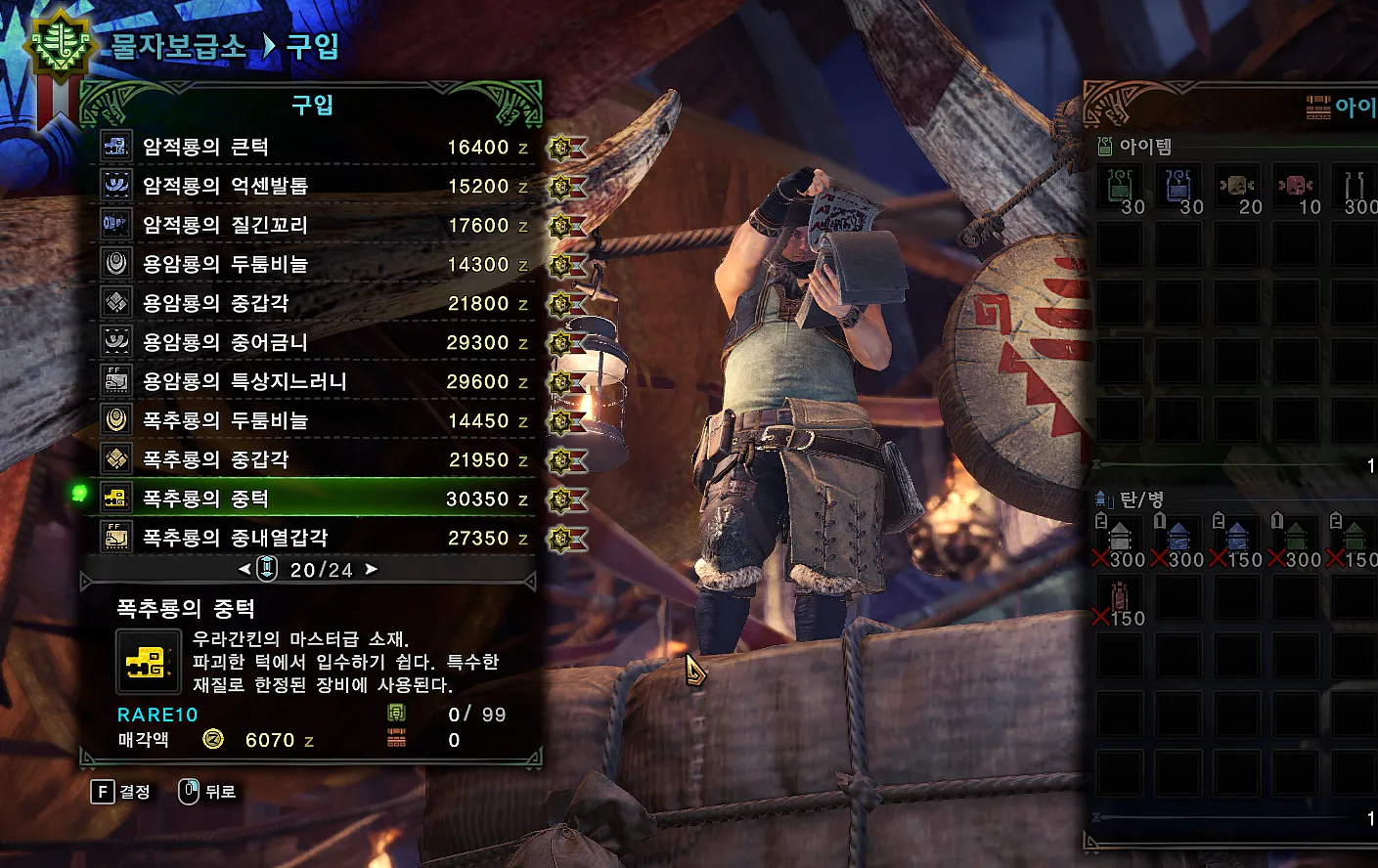1378x868 pixels.
Task: Select the pouch slot holding 20 items
Action: [1238, 188]
